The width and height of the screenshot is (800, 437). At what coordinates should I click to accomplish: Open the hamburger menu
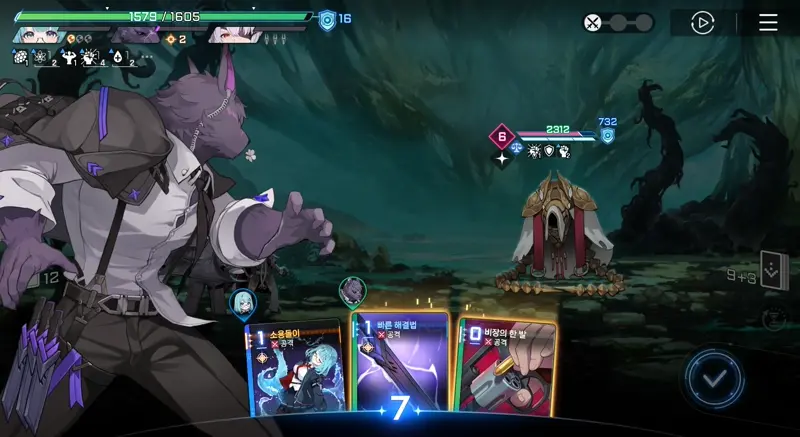coord(768,23)
